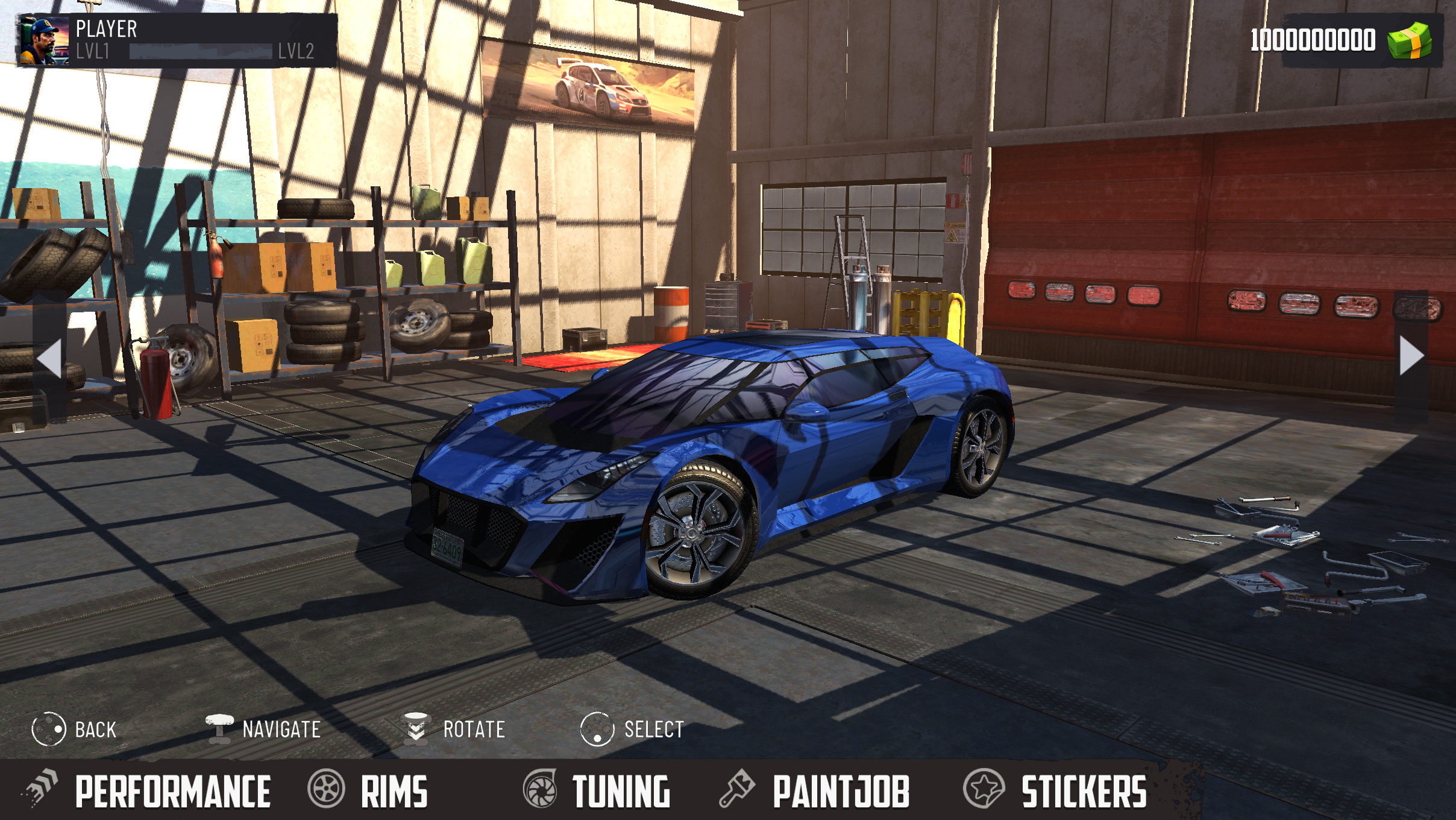This screenshot has width=1456, height=820.
Task: Click the player avatar portrait
Action: tap(44, 40)
